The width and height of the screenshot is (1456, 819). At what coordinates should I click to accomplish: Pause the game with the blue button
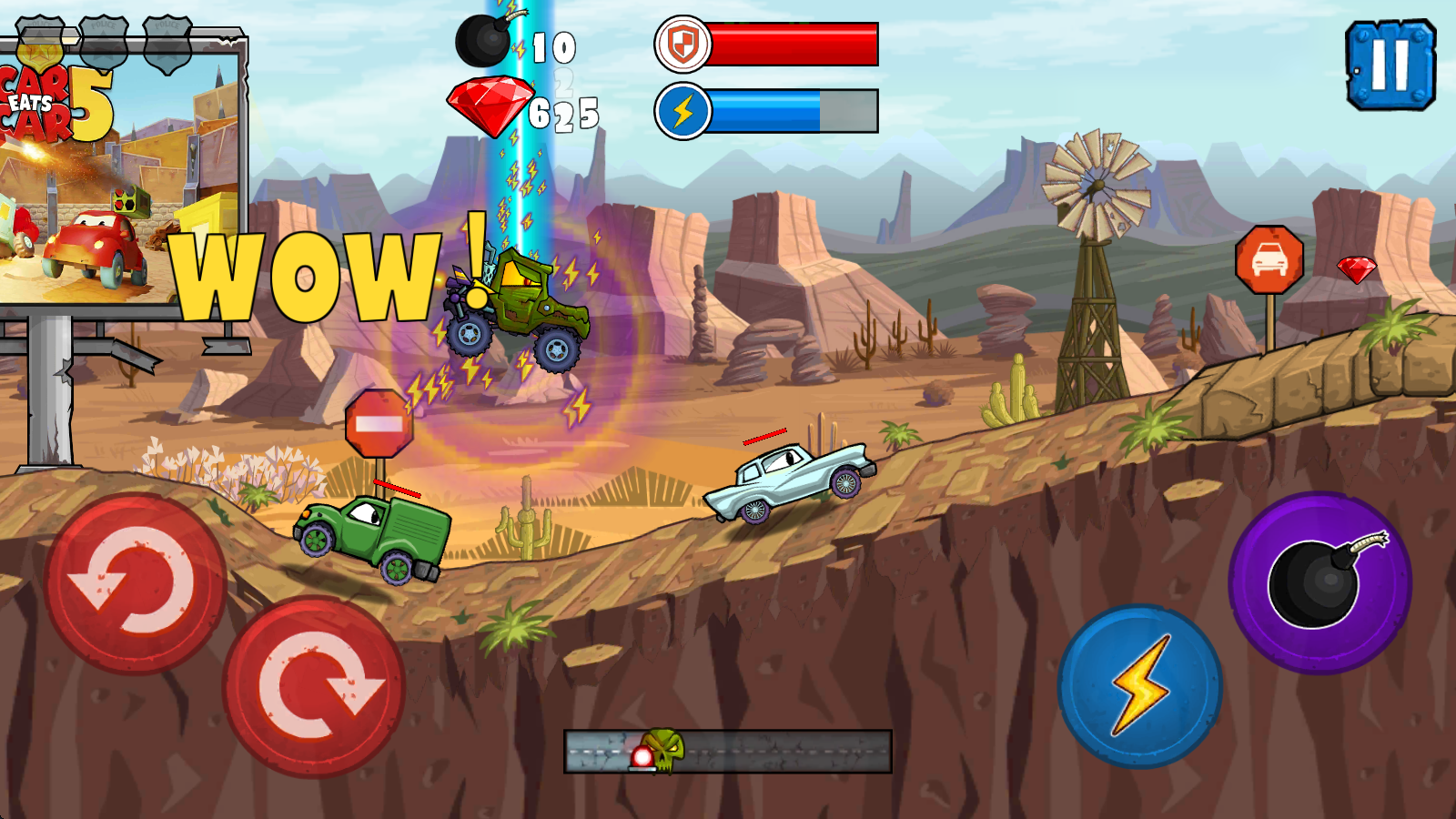click(x=1390, y=65)
